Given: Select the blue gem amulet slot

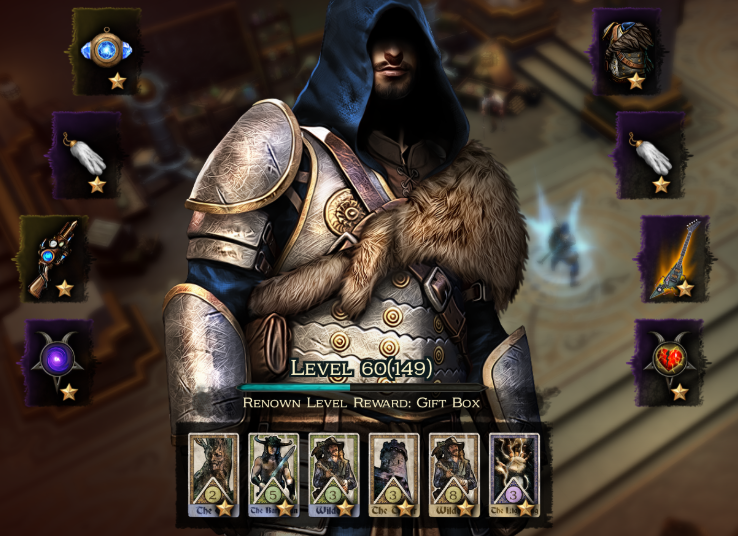Looking at the screenshot, I should coord(106,51).
